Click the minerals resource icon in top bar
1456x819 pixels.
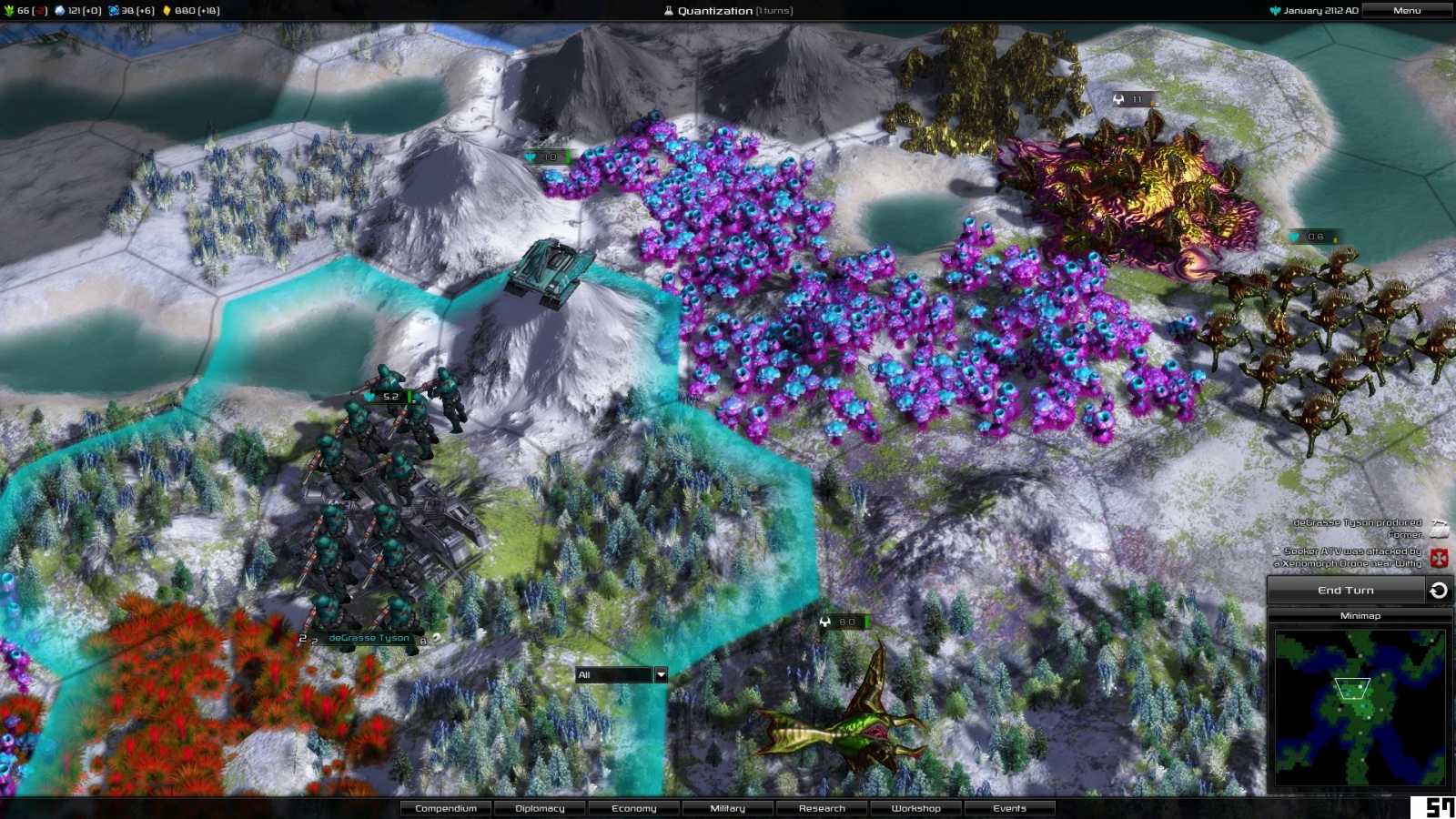(60, 11)
